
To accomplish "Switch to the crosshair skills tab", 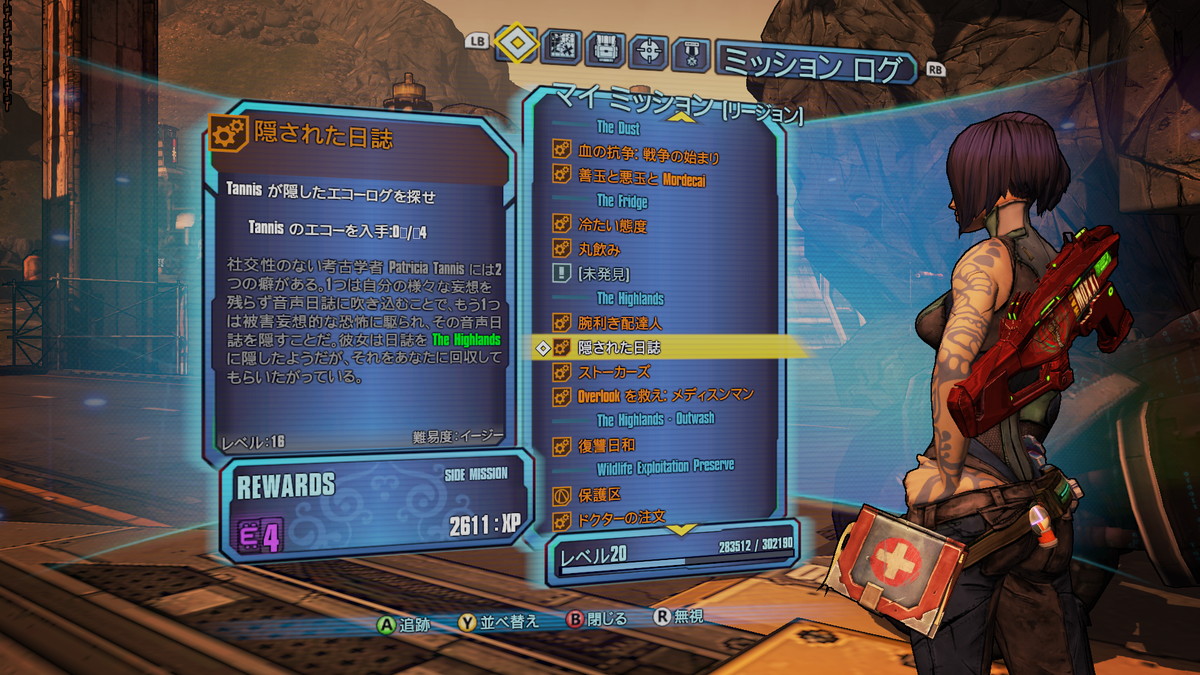I will pyautogui.click(x=649, y=50).
